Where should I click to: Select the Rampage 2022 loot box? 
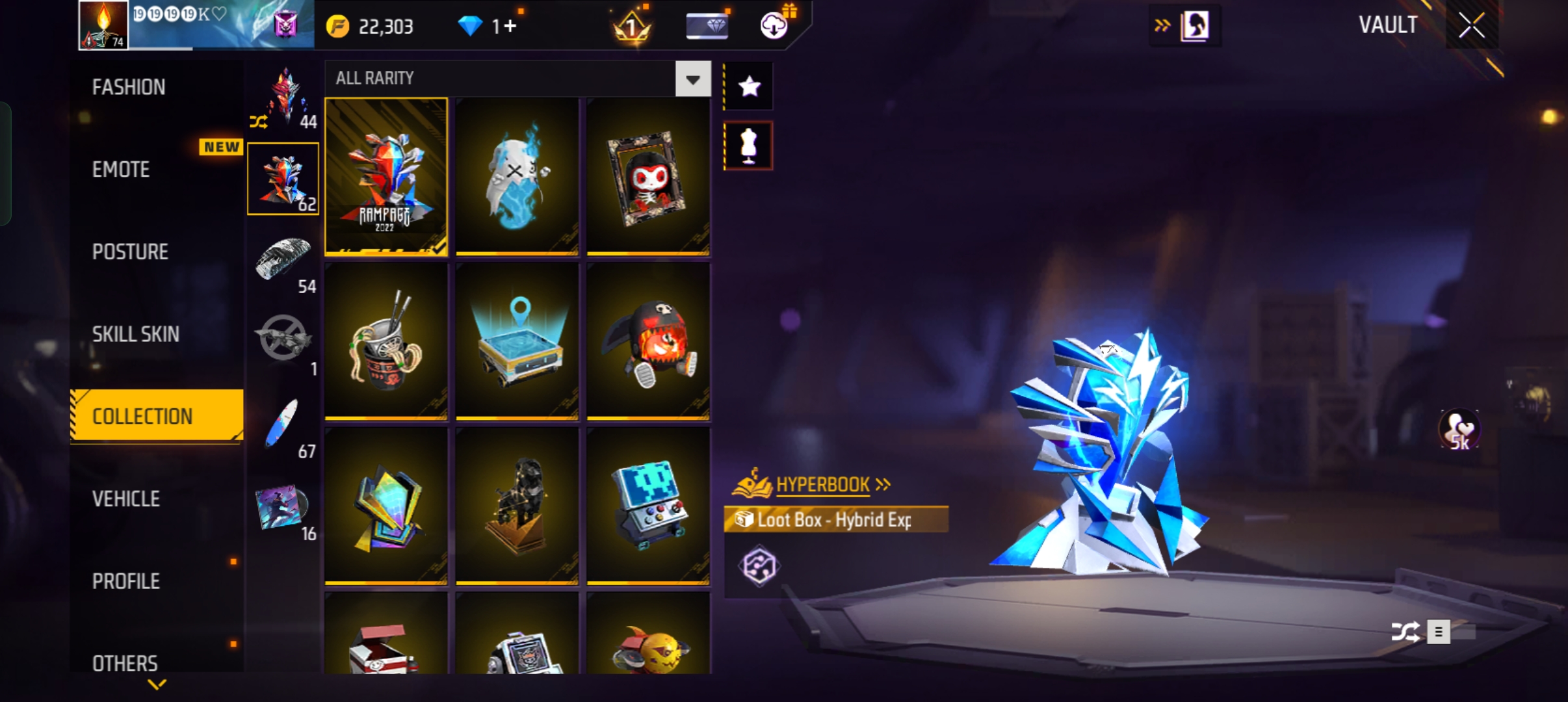pyautogui.click(x=386, y=176)
